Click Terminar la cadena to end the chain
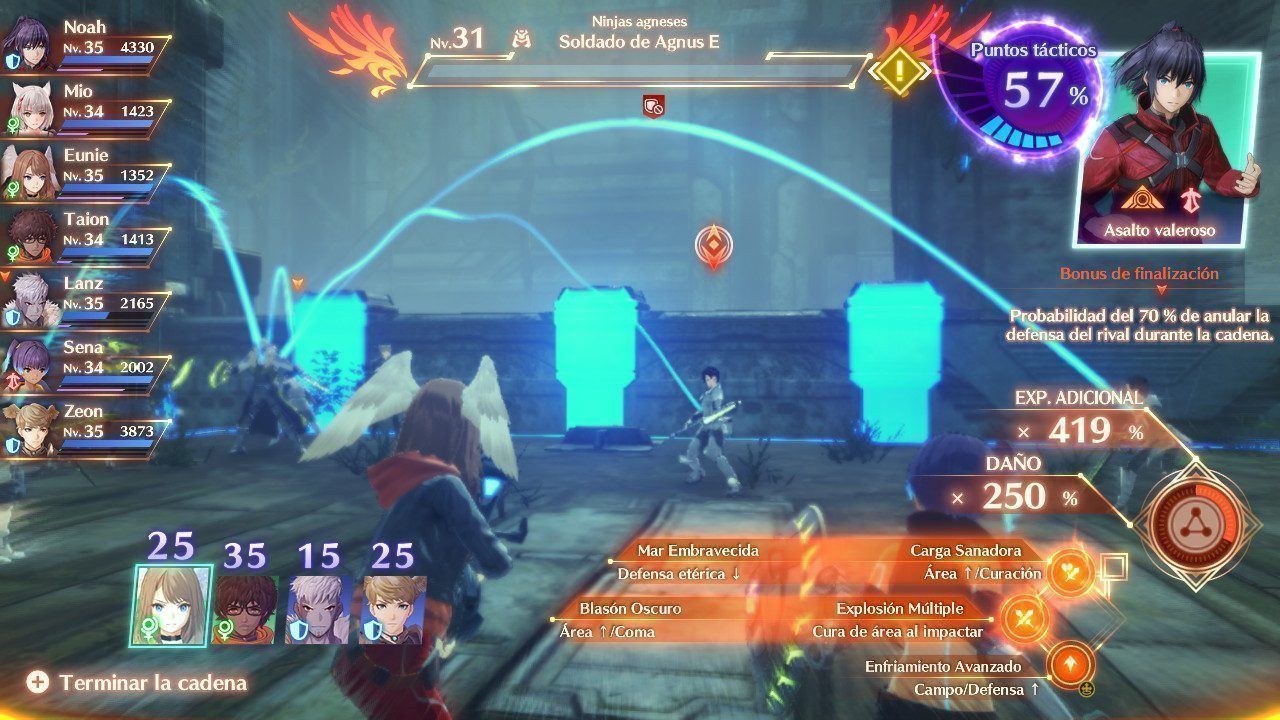The width and height of the screenshot is (1280, 720). pos(137,683)
